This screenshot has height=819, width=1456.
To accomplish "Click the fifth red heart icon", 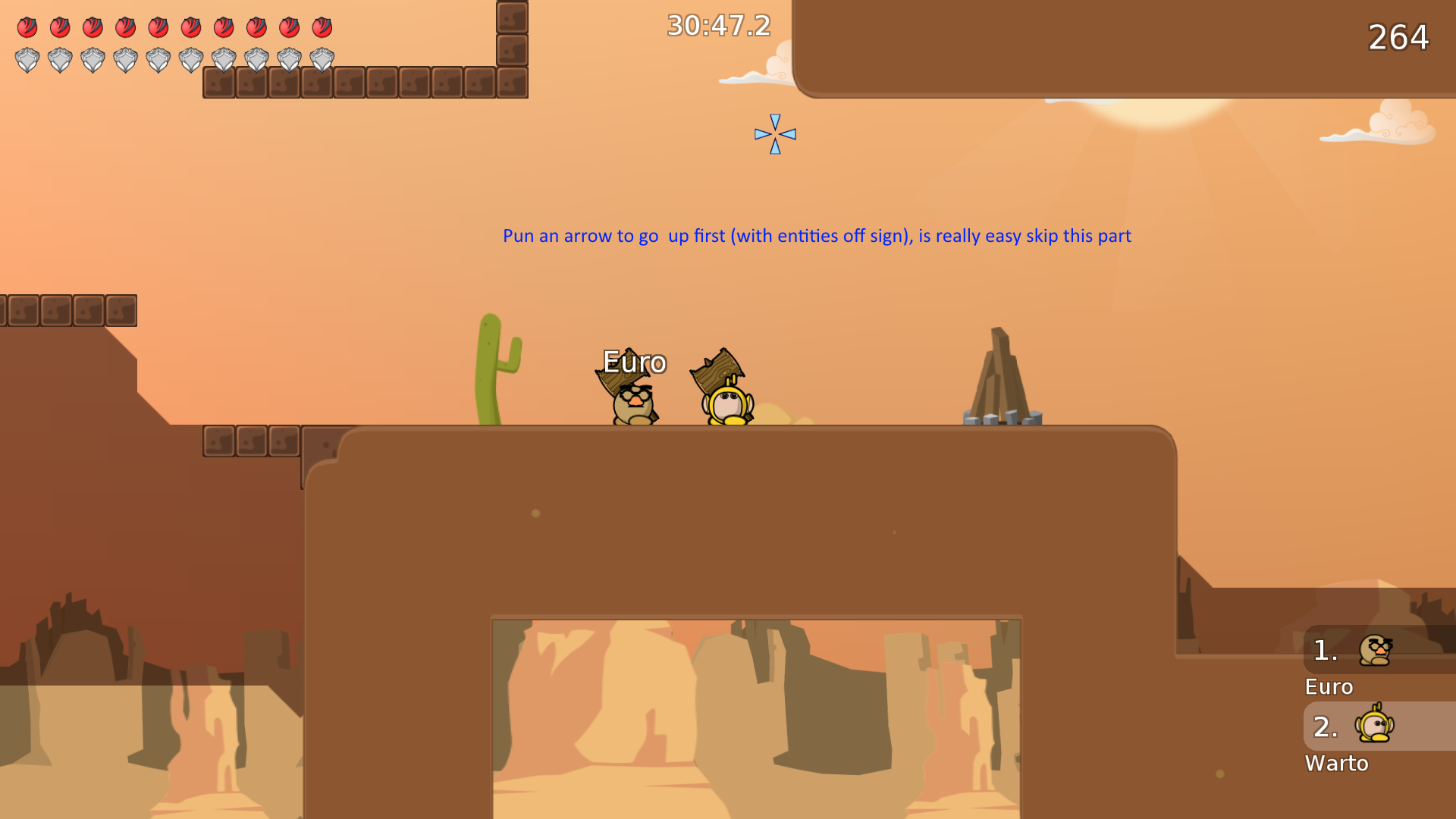I will coord(159,28).
